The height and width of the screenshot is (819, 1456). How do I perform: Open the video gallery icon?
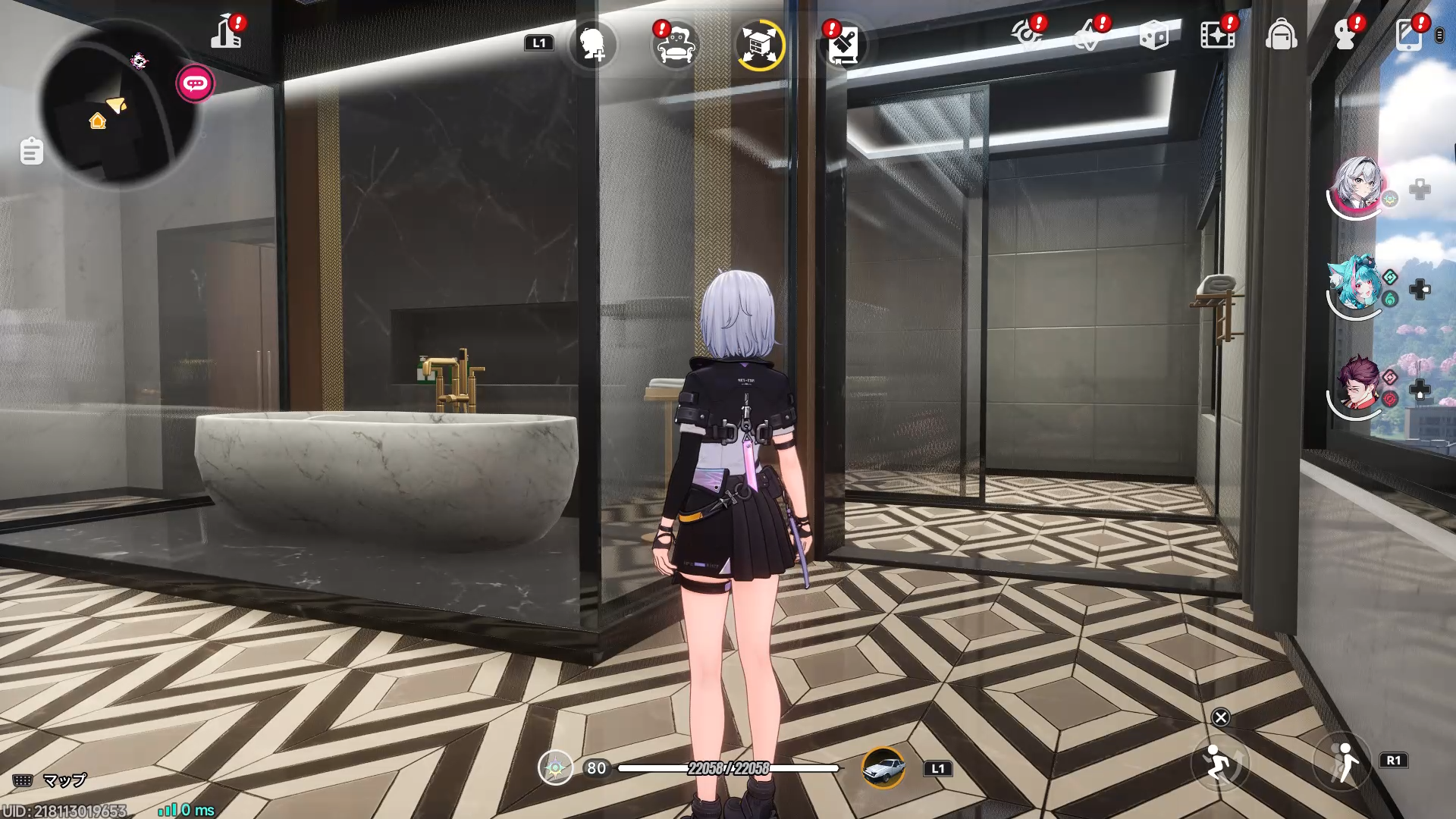1218,34
